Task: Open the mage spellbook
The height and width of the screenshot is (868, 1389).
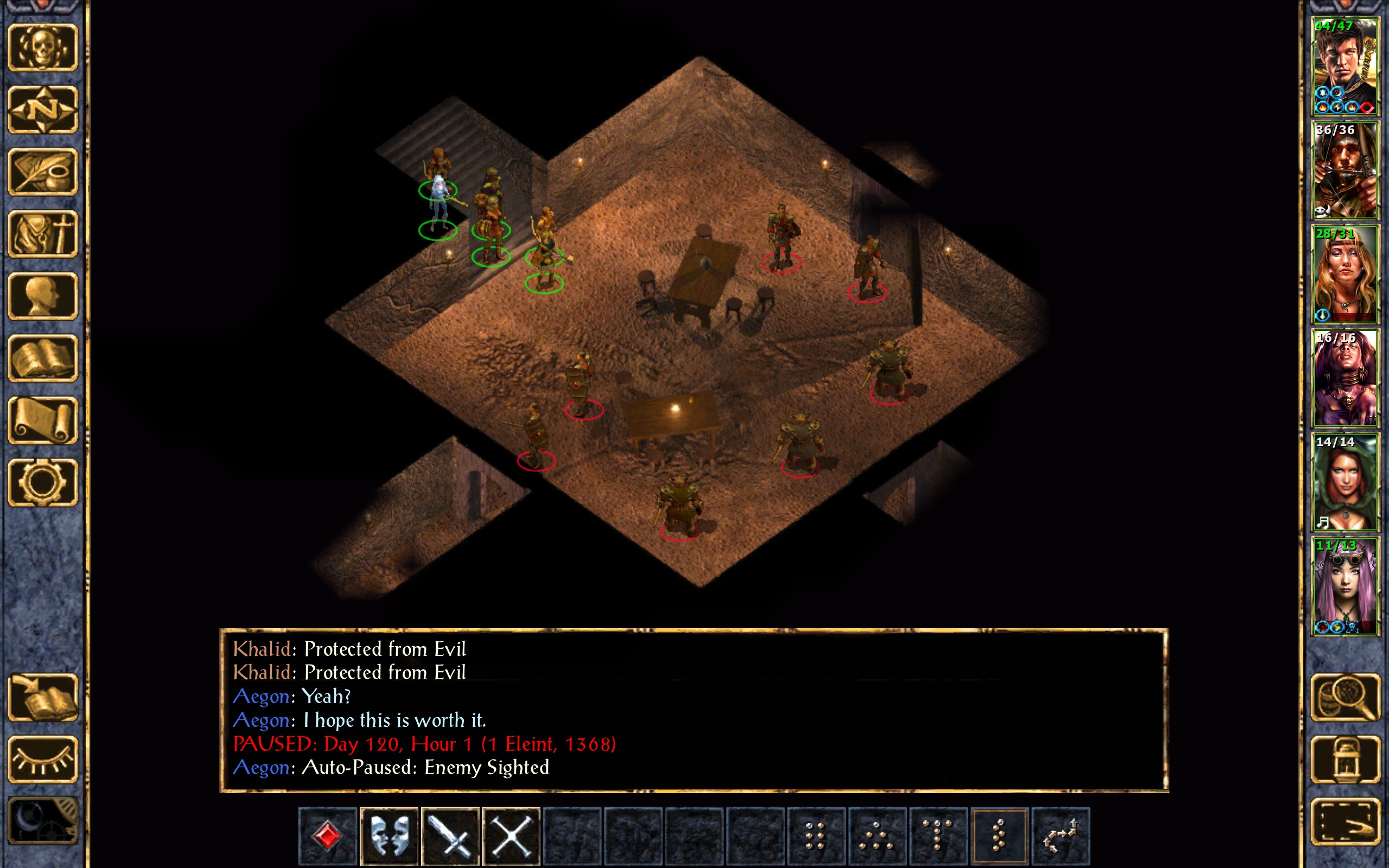Action: pos(42,358)
